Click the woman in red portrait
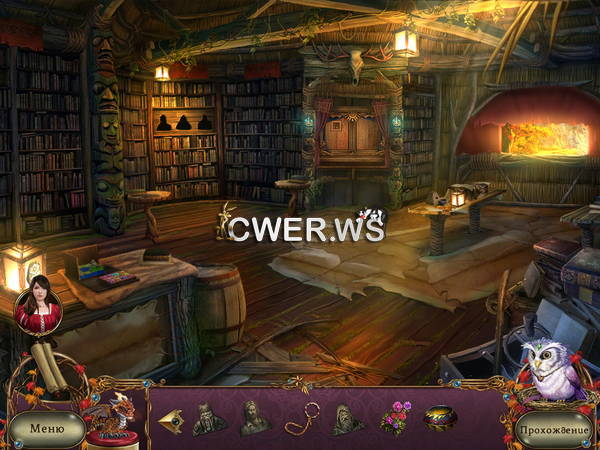Image resolution: width=600 pixels, height=450 pixels. tap(38, 308)
